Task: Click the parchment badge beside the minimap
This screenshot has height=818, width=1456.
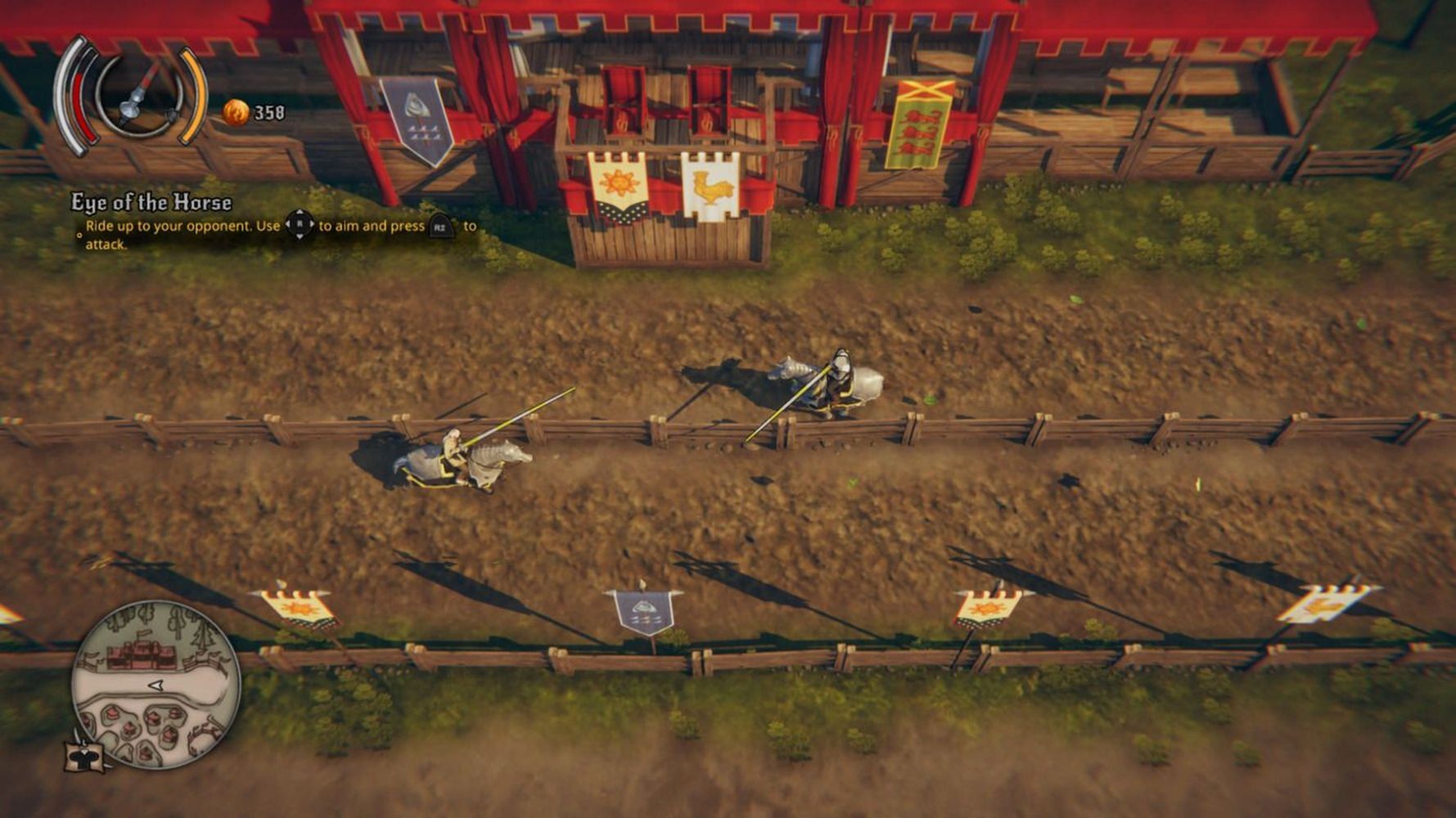Action: 85,753
